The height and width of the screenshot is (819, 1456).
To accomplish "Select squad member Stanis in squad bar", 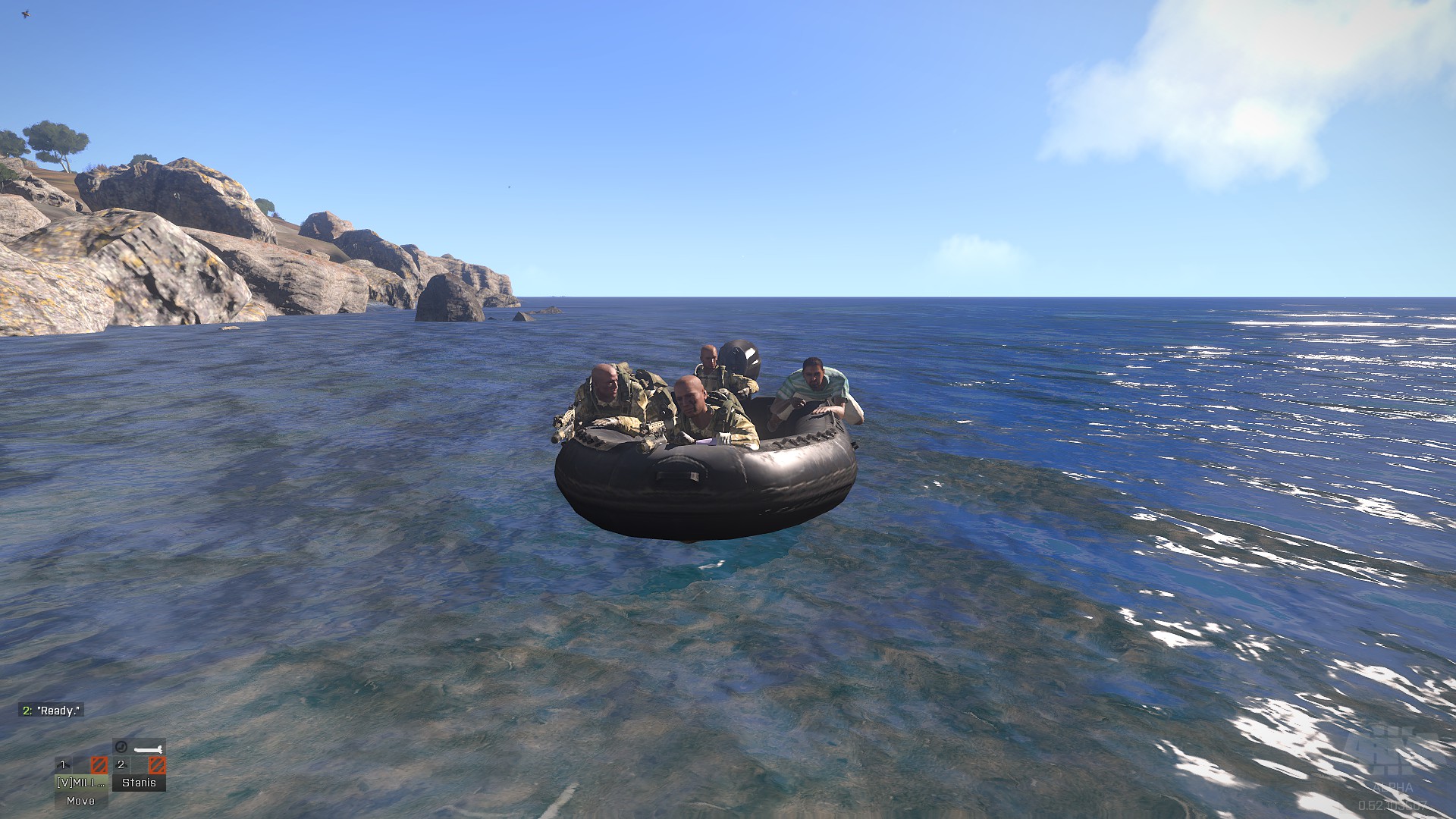I will pos(139,783).
